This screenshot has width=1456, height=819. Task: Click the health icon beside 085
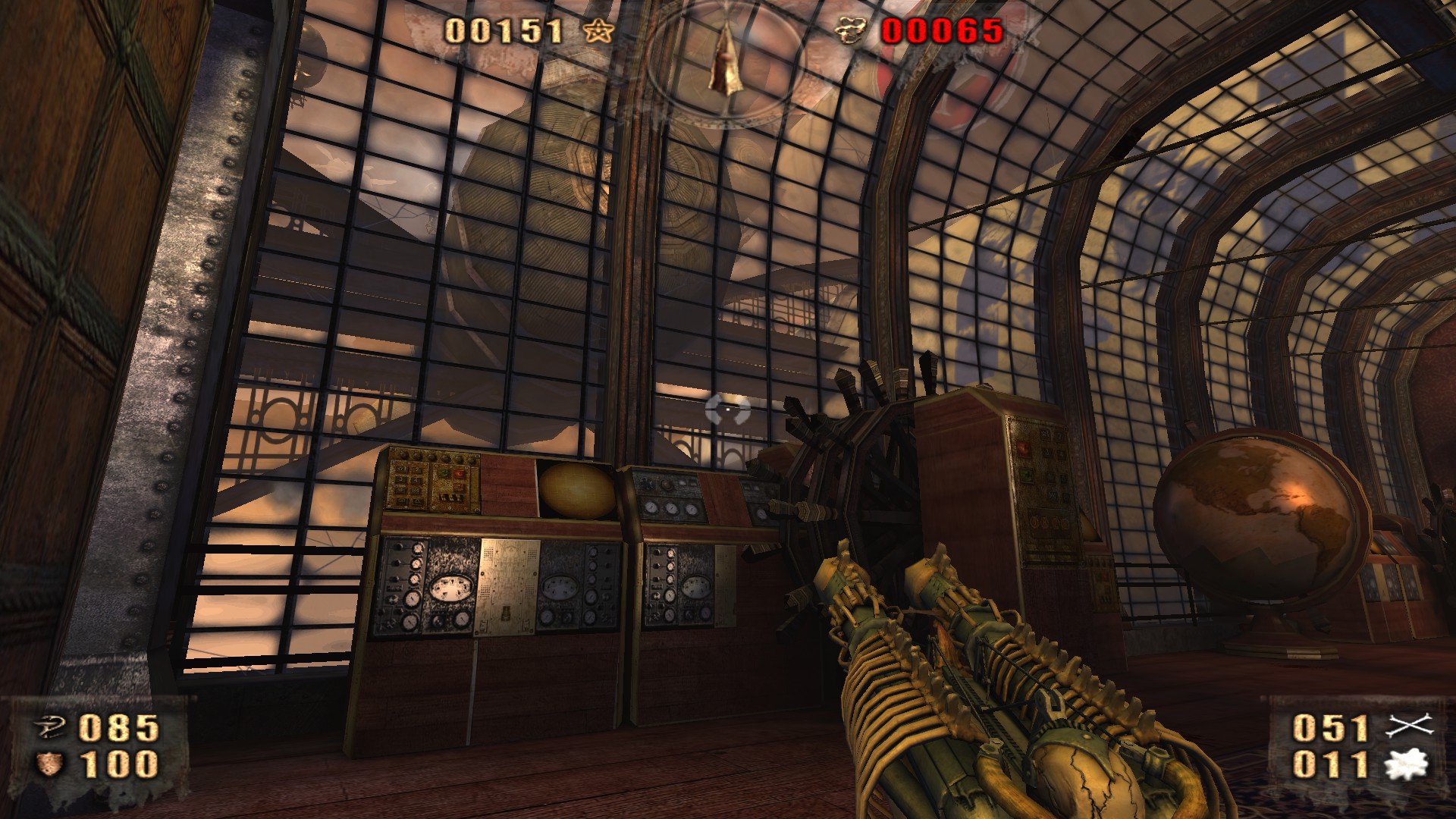51,728
